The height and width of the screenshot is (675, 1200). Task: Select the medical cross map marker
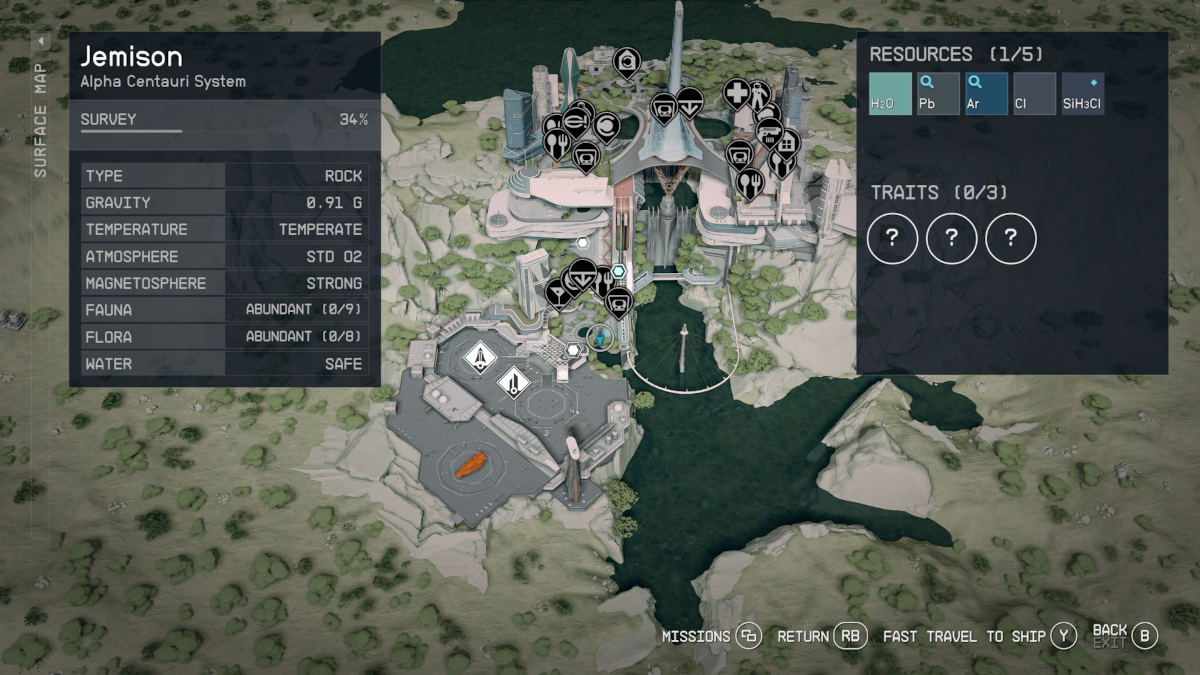click(736, 93)
